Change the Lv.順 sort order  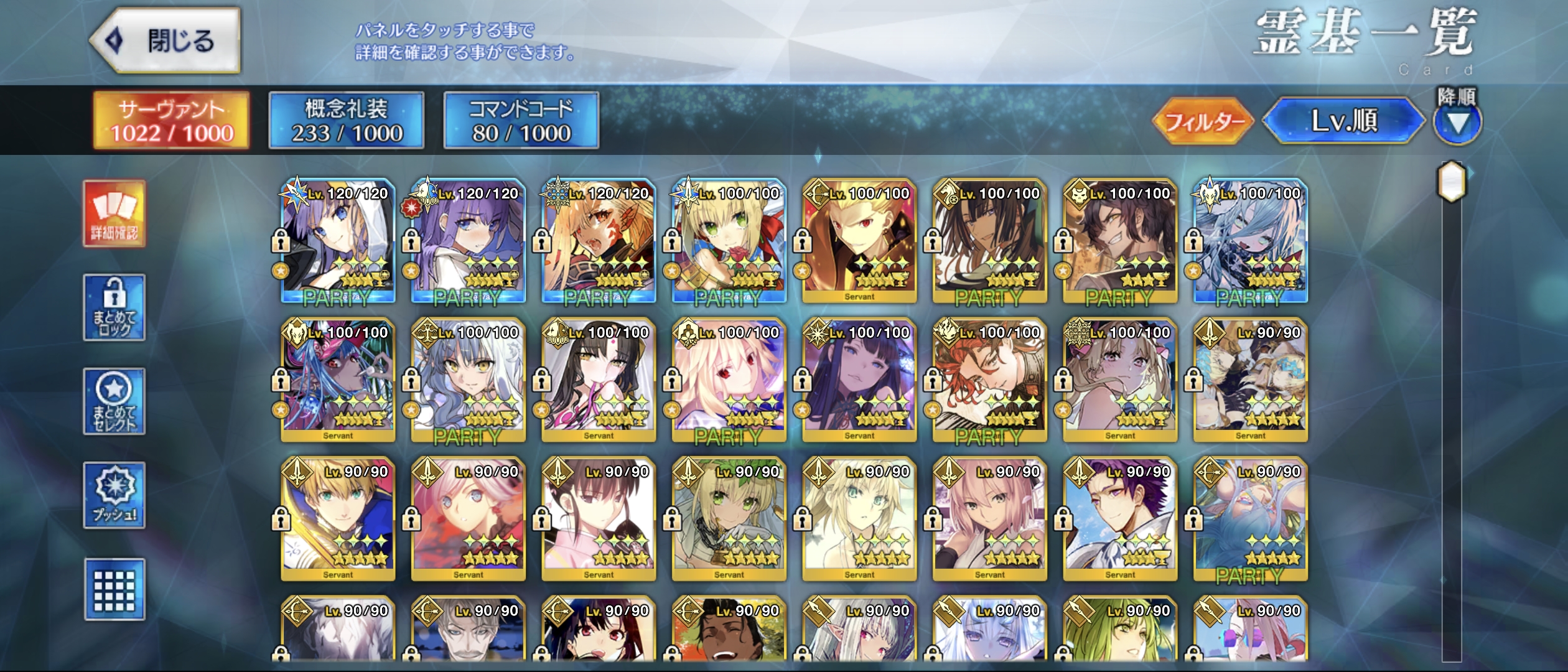click(x=1344, y=121)
